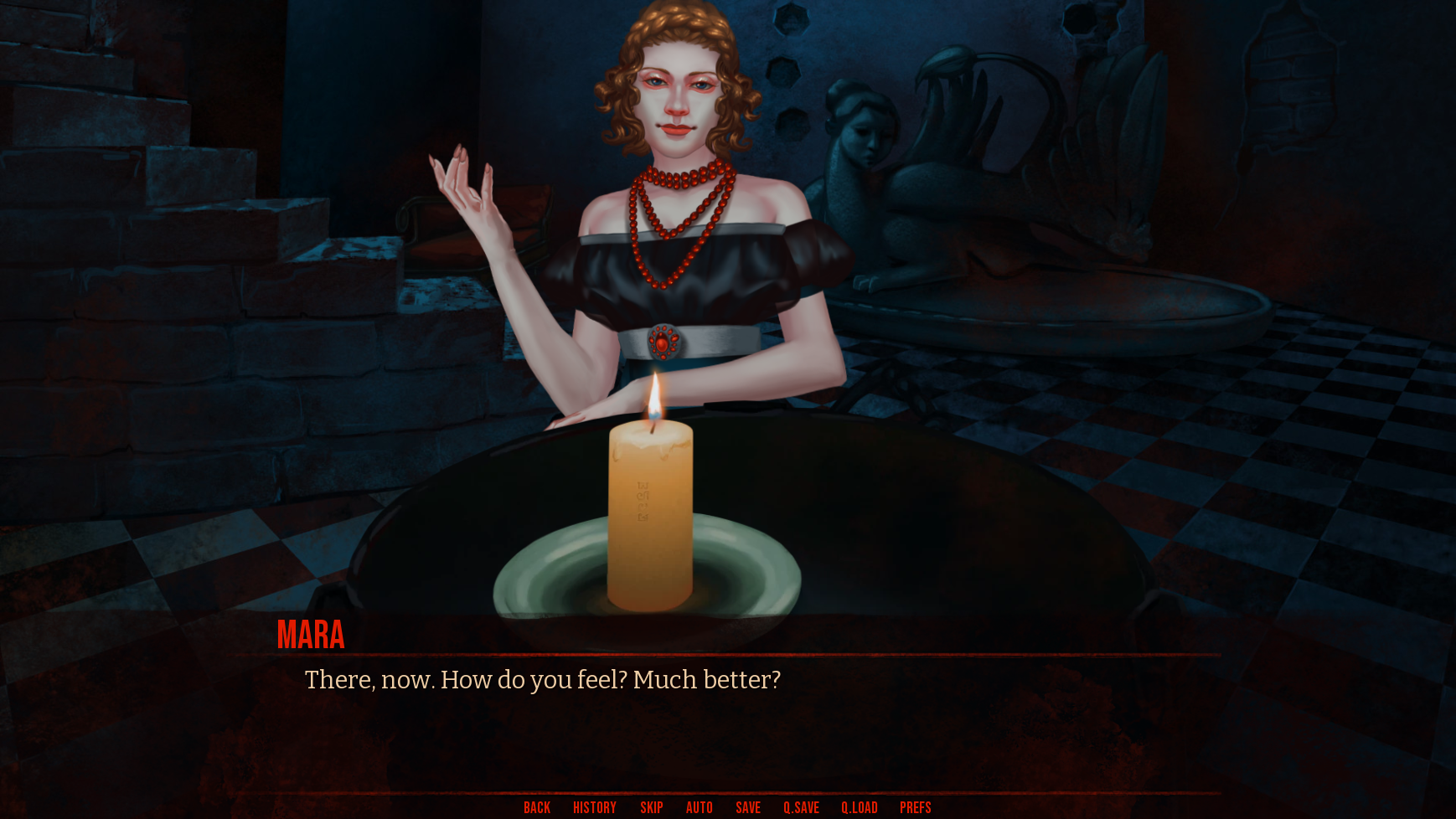The image size is (1456, 819).
Task: Enable SKIP mode to fast-forward text
Action: tap(652, 807)
